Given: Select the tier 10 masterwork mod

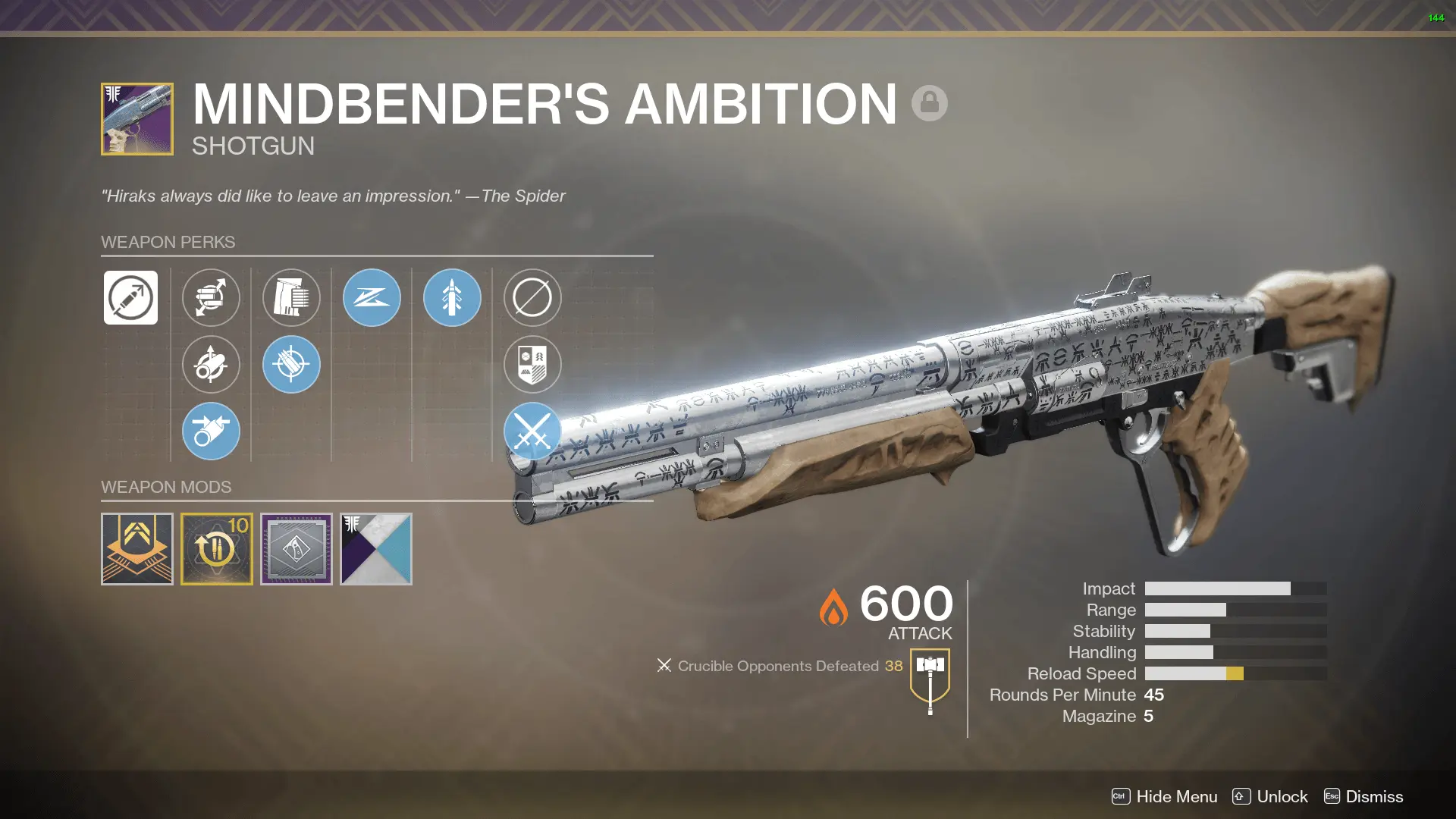Looking at the screenshot, I should [x=218, y=548].
